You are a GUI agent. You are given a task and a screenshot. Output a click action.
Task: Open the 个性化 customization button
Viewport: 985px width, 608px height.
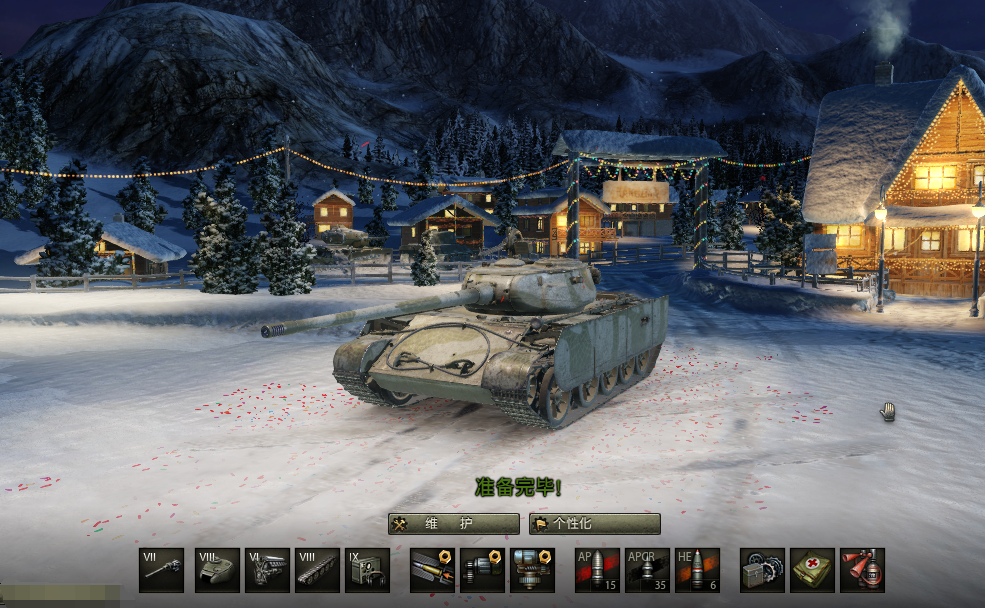point(595,524)
